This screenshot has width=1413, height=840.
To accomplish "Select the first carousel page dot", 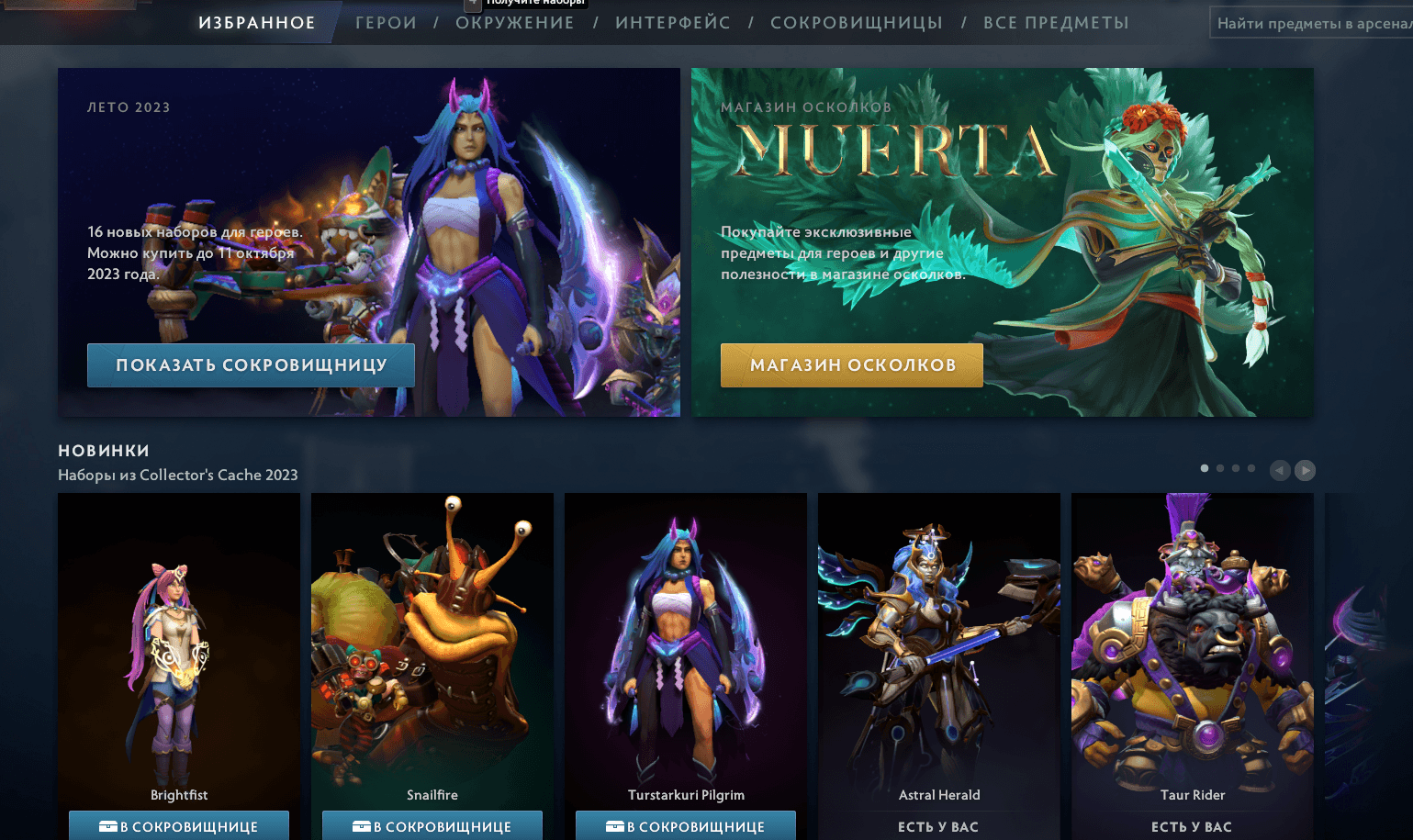I will tap(1204, 467).
